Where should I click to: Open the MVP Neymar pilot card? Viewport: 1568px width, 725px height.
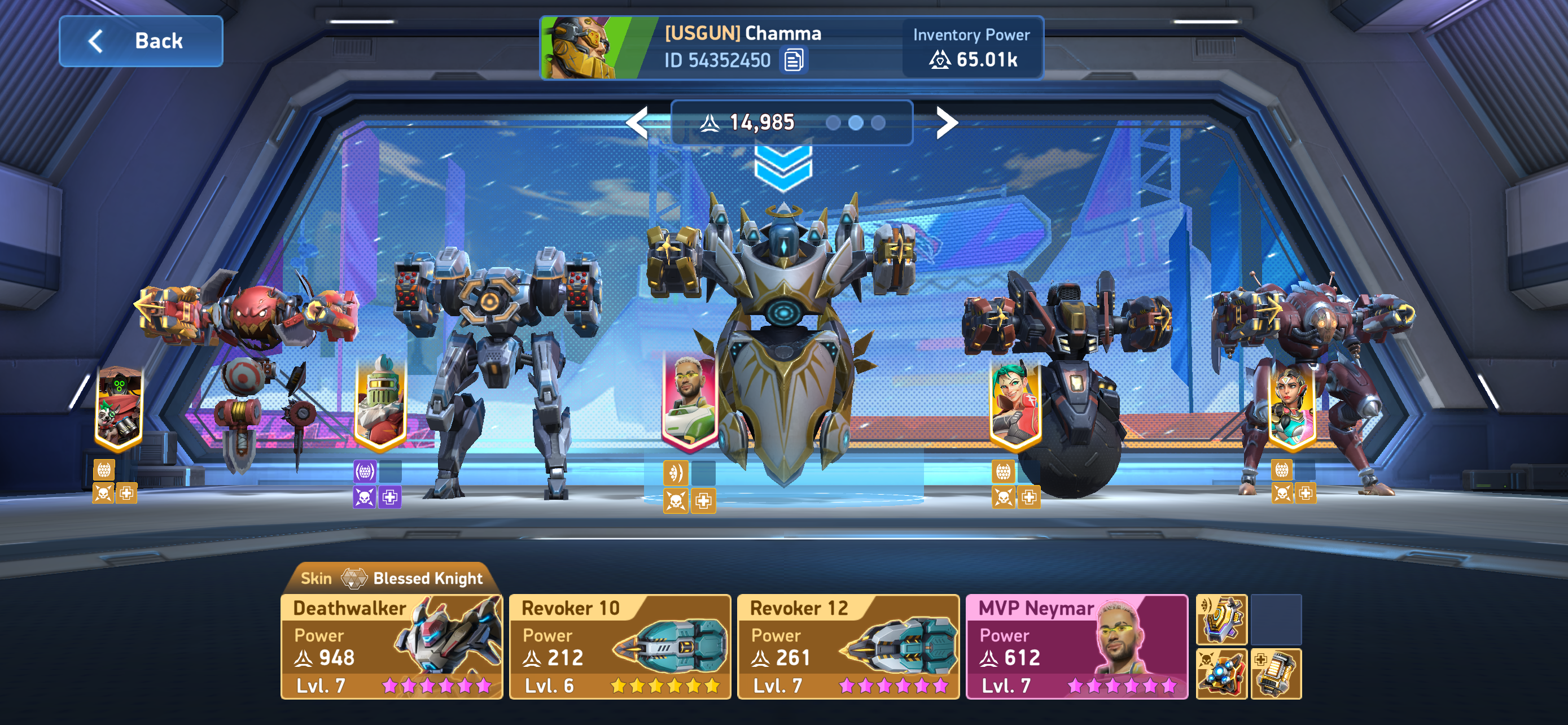click(x=1076, y=647)
